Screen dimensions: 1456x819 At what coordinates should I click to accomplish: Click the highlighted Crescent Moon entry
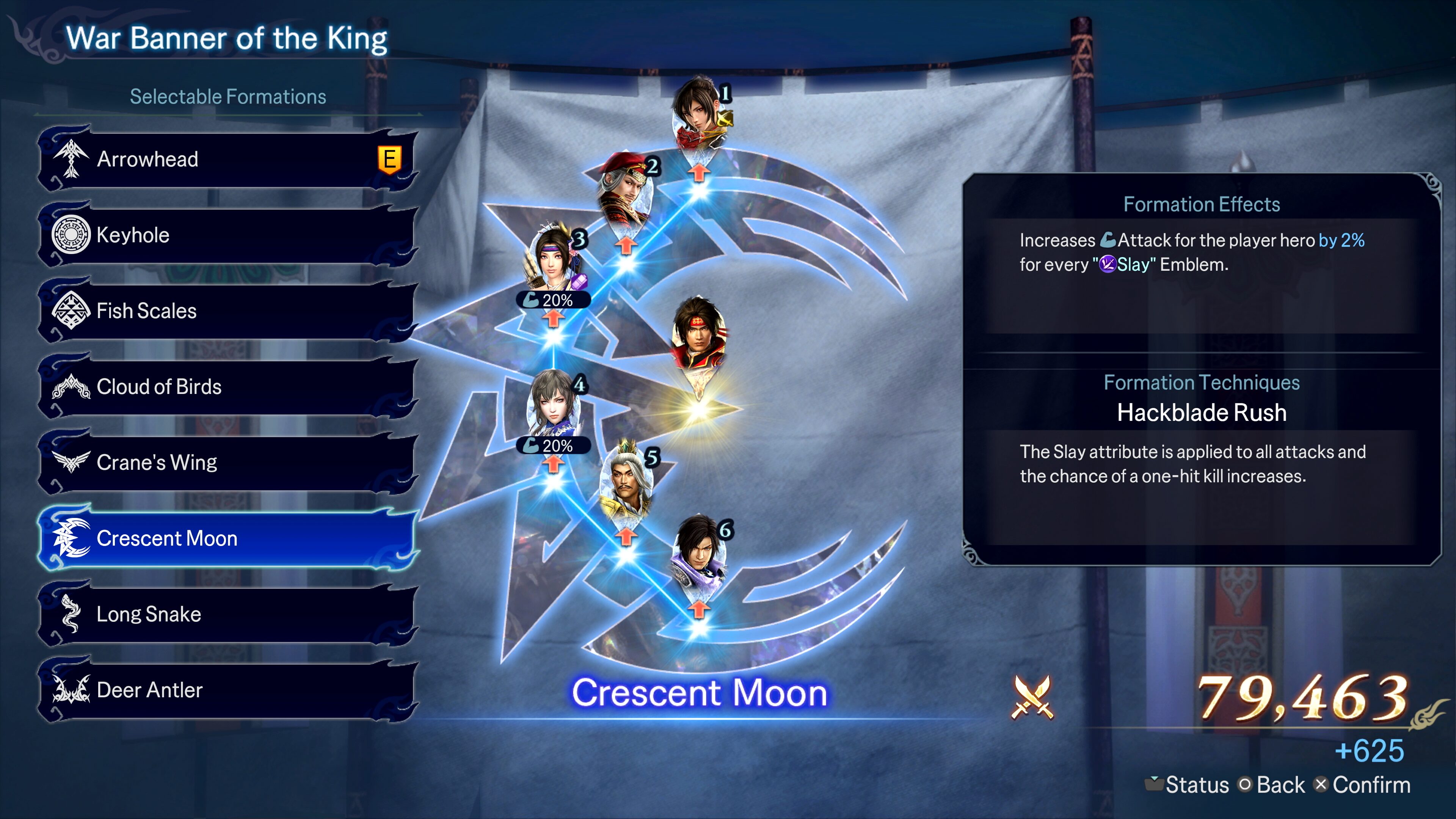[226, 538]
